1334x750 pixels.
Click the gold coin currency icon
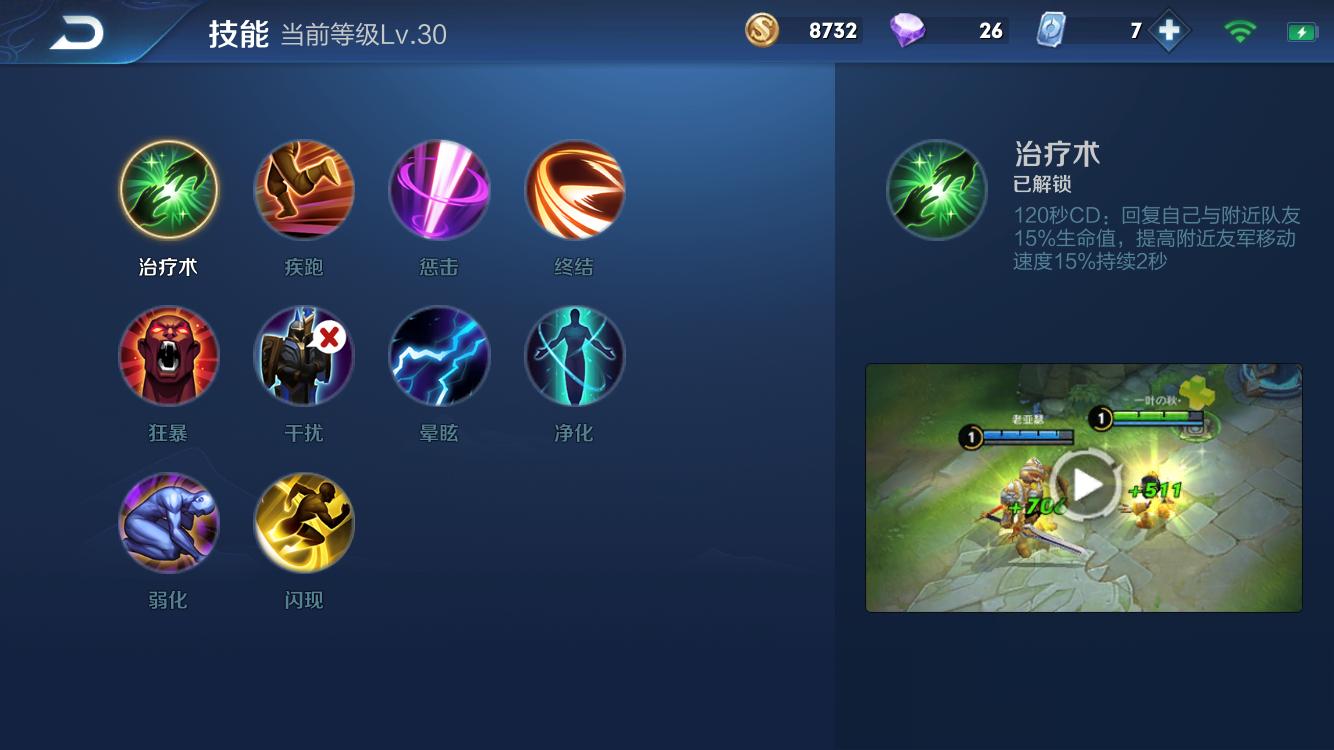click(x=761, y=31)
